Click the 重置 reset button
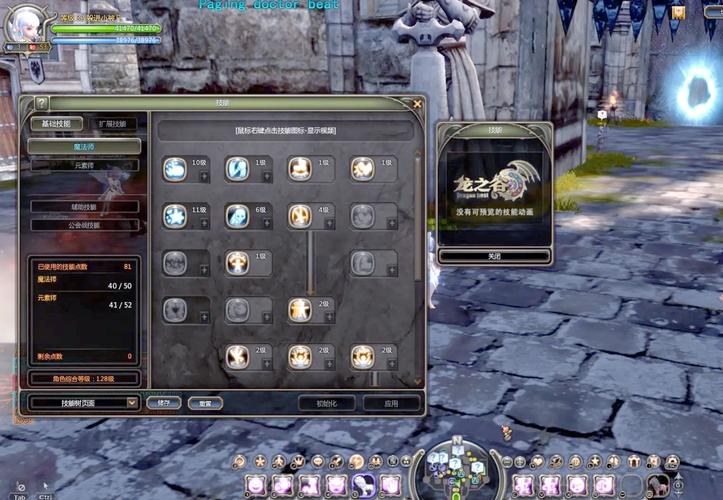 [x=205, y=403]
